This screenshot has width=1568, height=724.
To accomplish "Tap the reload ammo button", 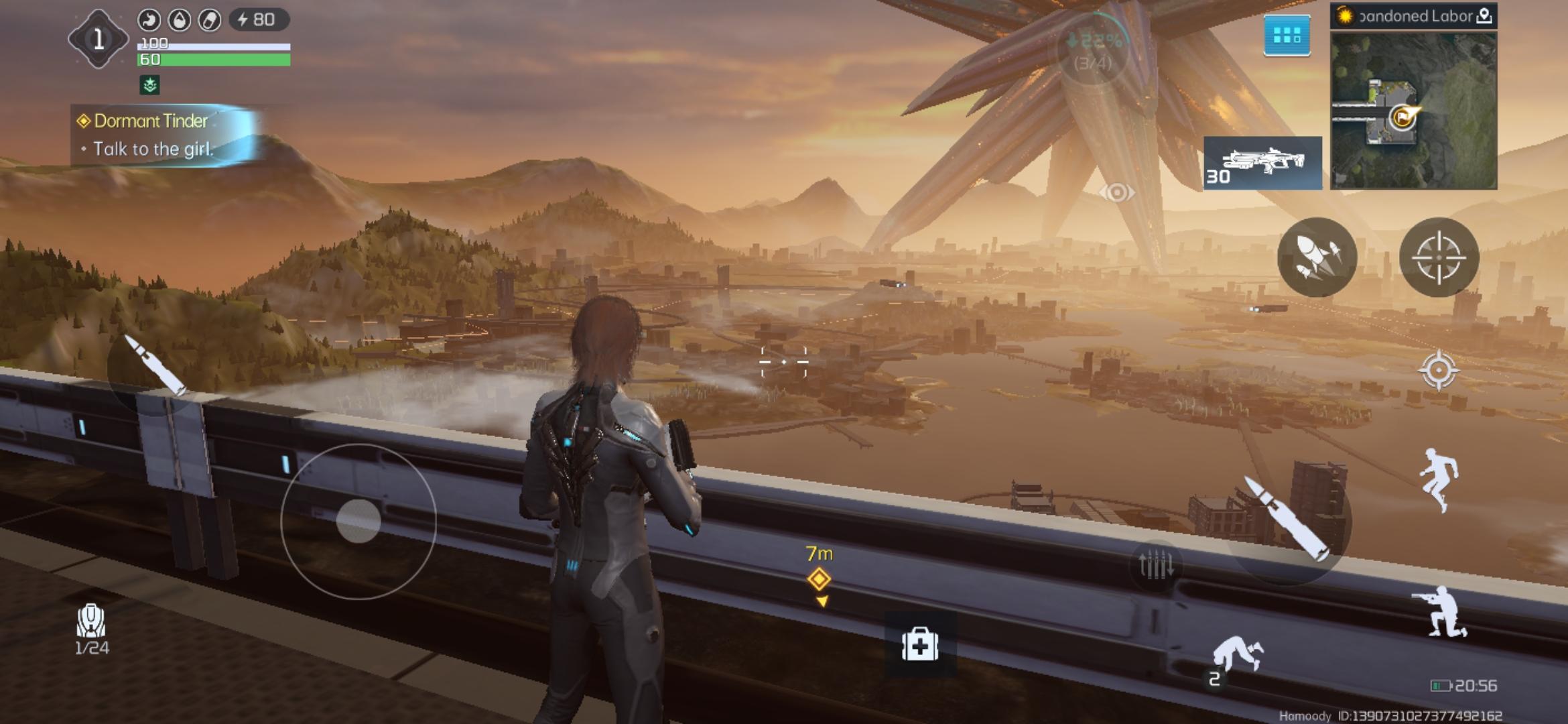I will pos(1155,564).
